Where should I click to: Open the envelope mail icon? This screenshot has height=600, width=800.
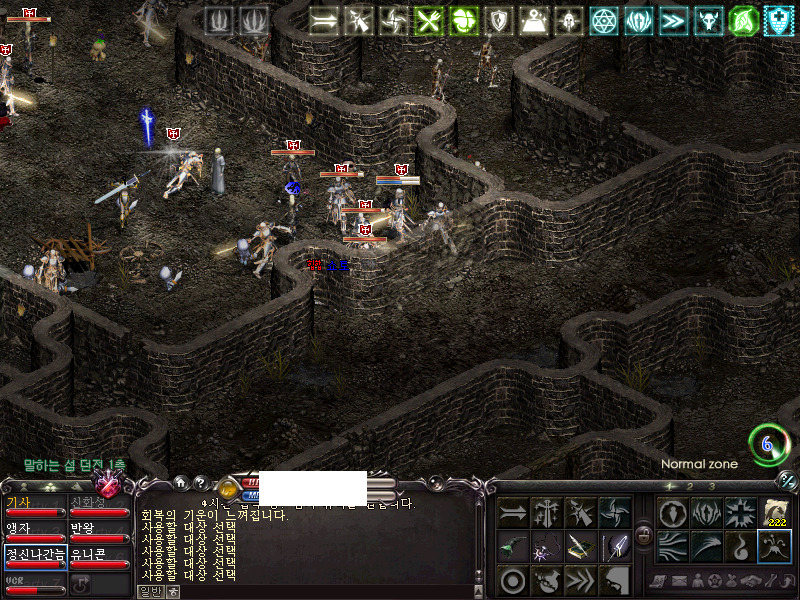[x=679, y=581]
